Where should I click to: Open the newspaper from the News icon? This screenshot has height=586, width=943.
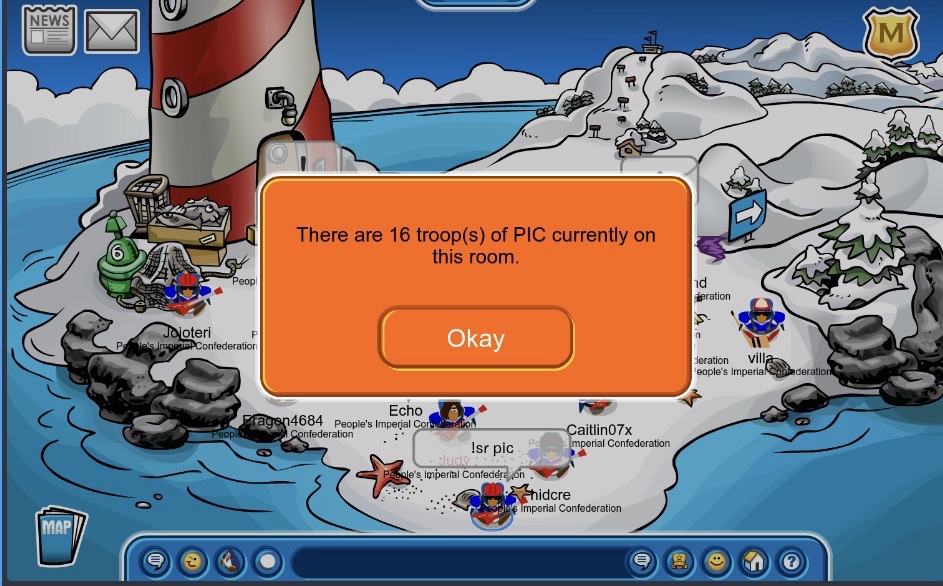tap(49, 30)
